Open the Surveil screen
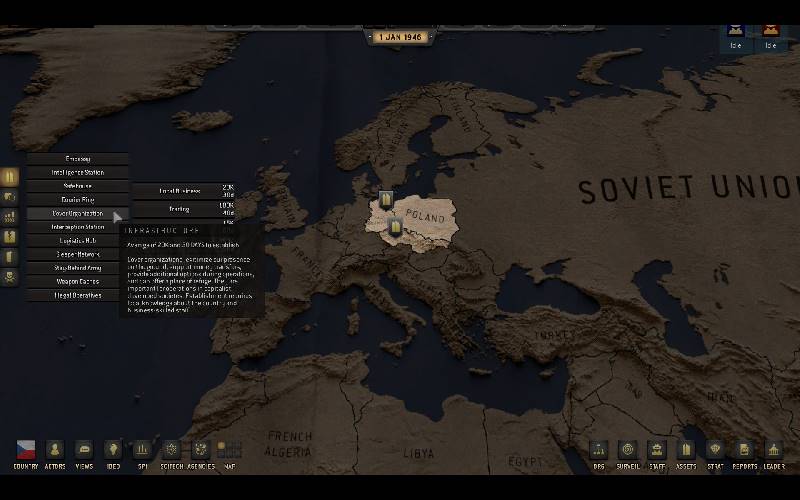The height and width of the screenshot is (500, 800). (627, 451)
